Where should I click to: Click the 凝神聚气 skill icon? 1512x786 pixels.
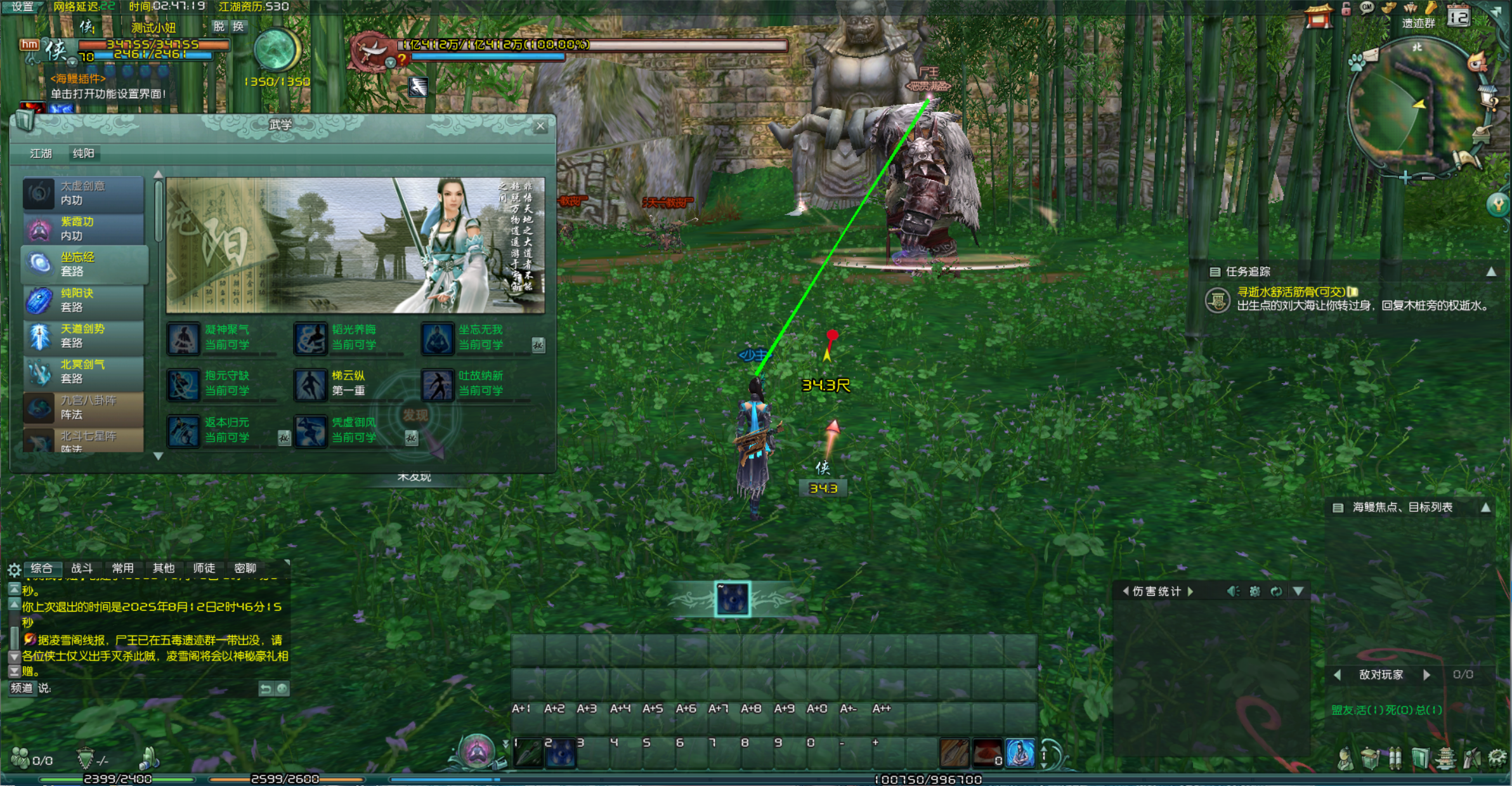(x=183, y=338)
